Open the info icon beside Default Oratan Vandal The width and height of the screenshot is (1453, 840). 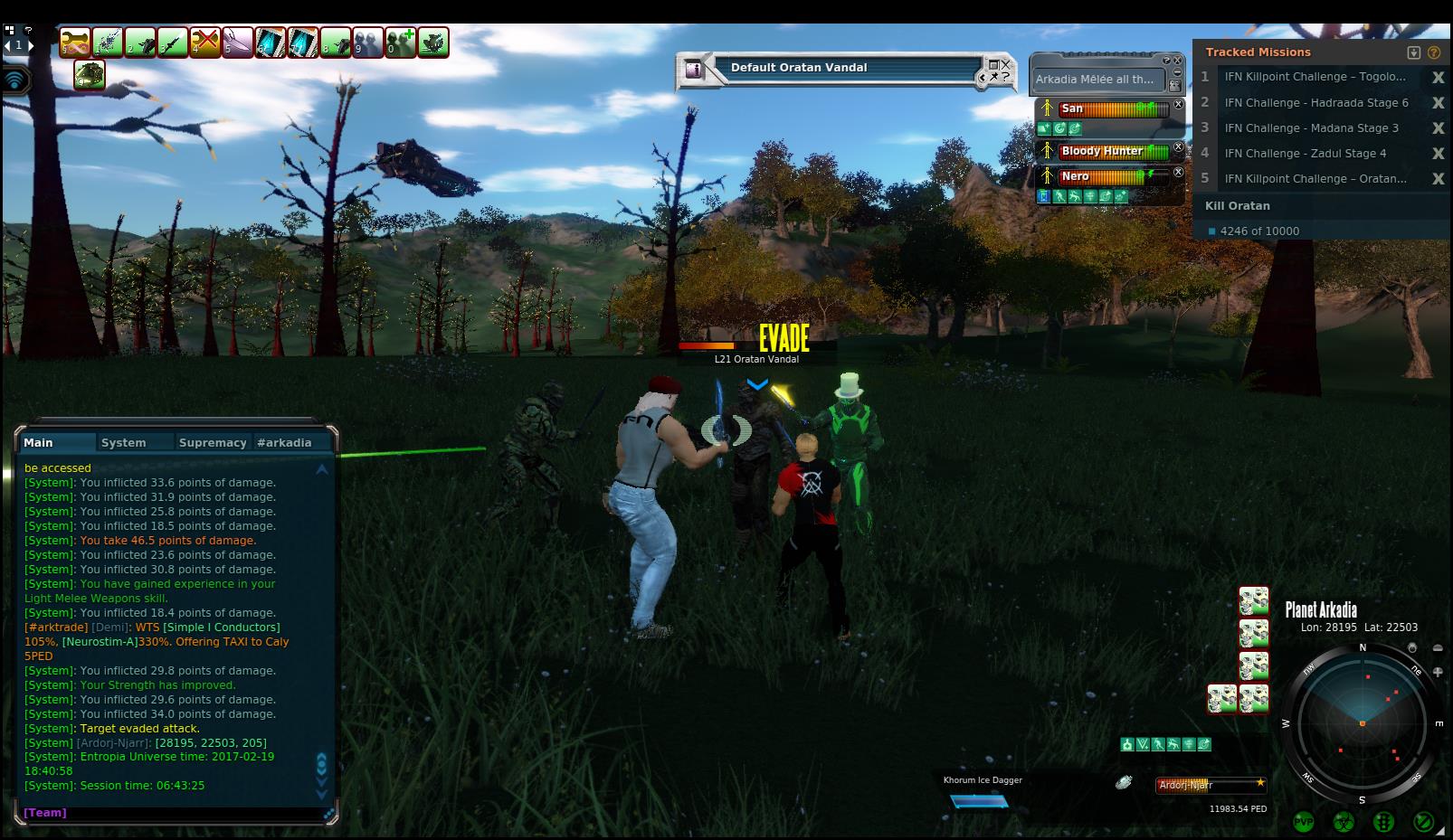point(694,69)
